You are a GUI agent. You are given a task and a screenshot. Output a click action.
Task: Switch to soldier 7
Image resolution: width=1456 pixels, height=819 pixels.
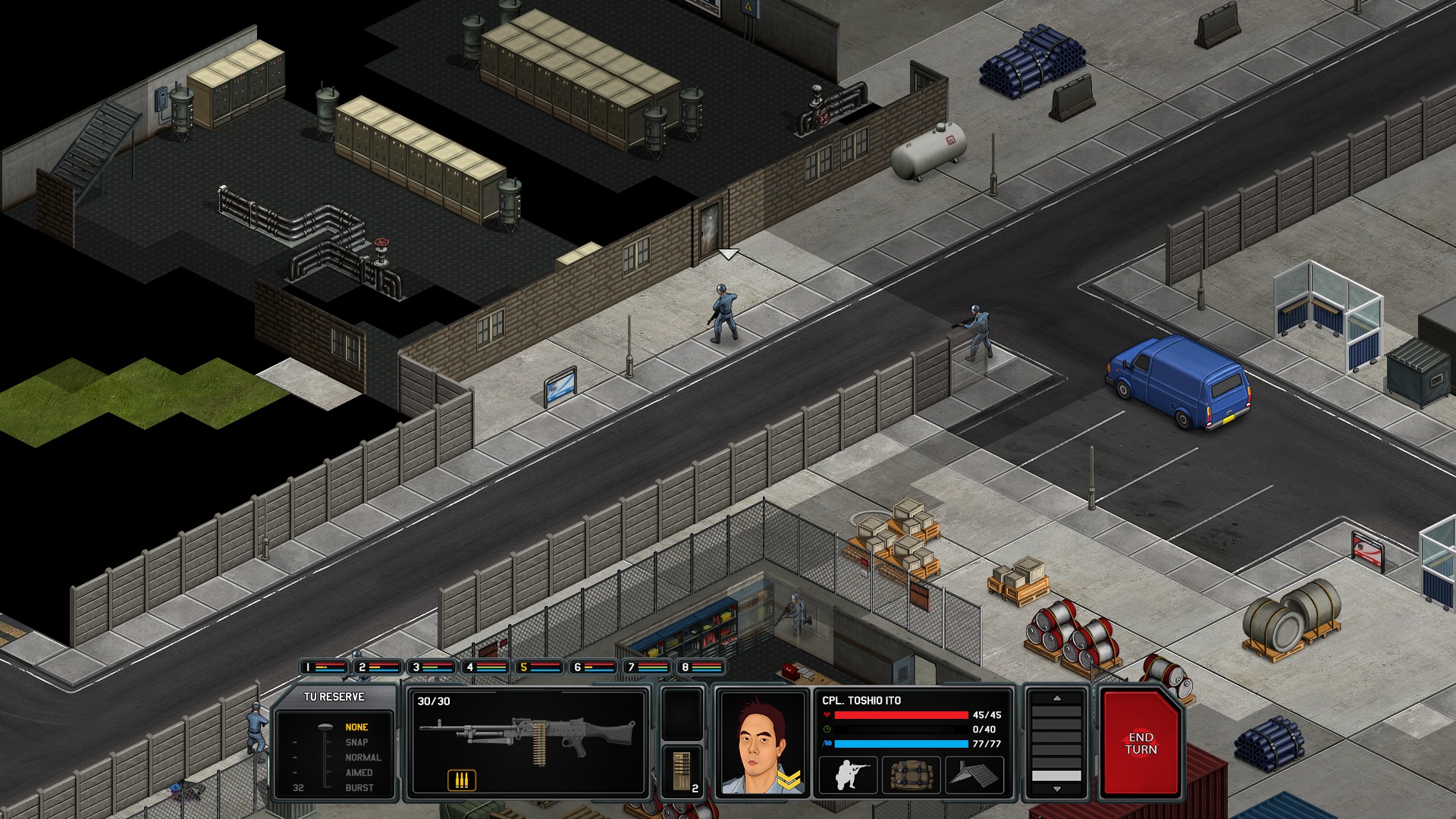pos(647,667)
